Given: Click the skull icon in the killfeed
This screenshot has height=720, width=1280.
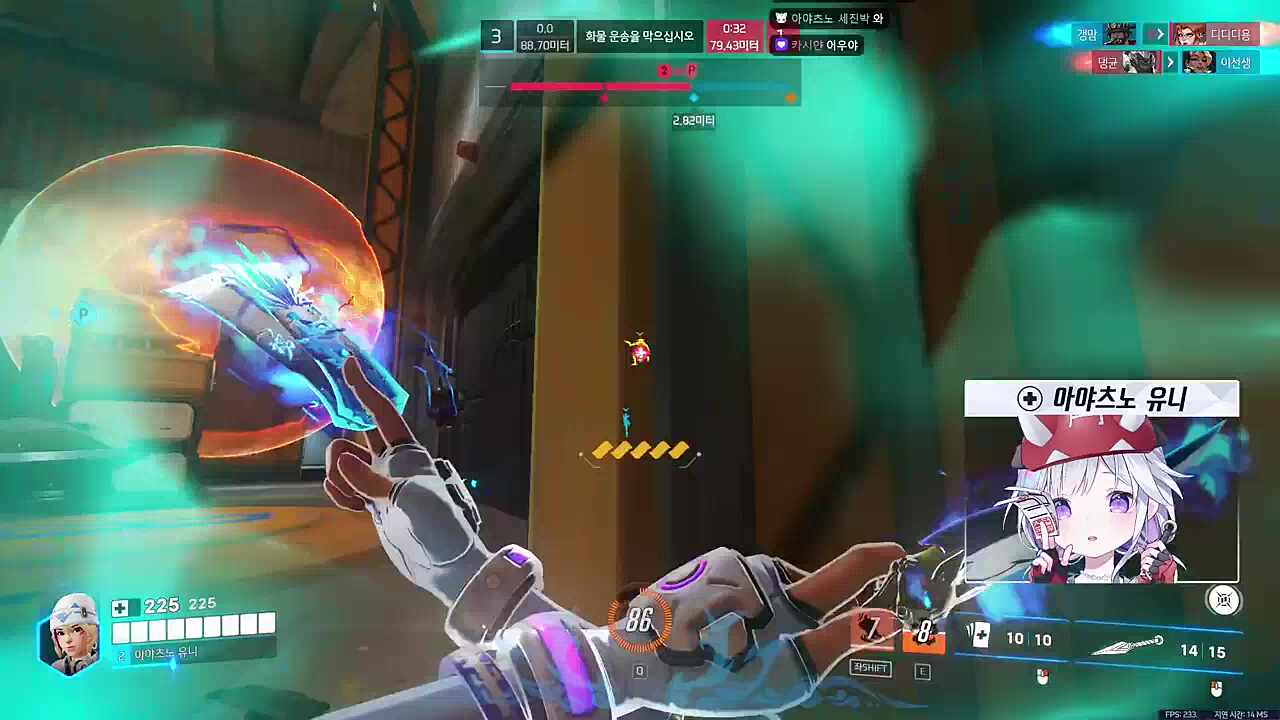Looking at the screenshot, I should (780, 17).
